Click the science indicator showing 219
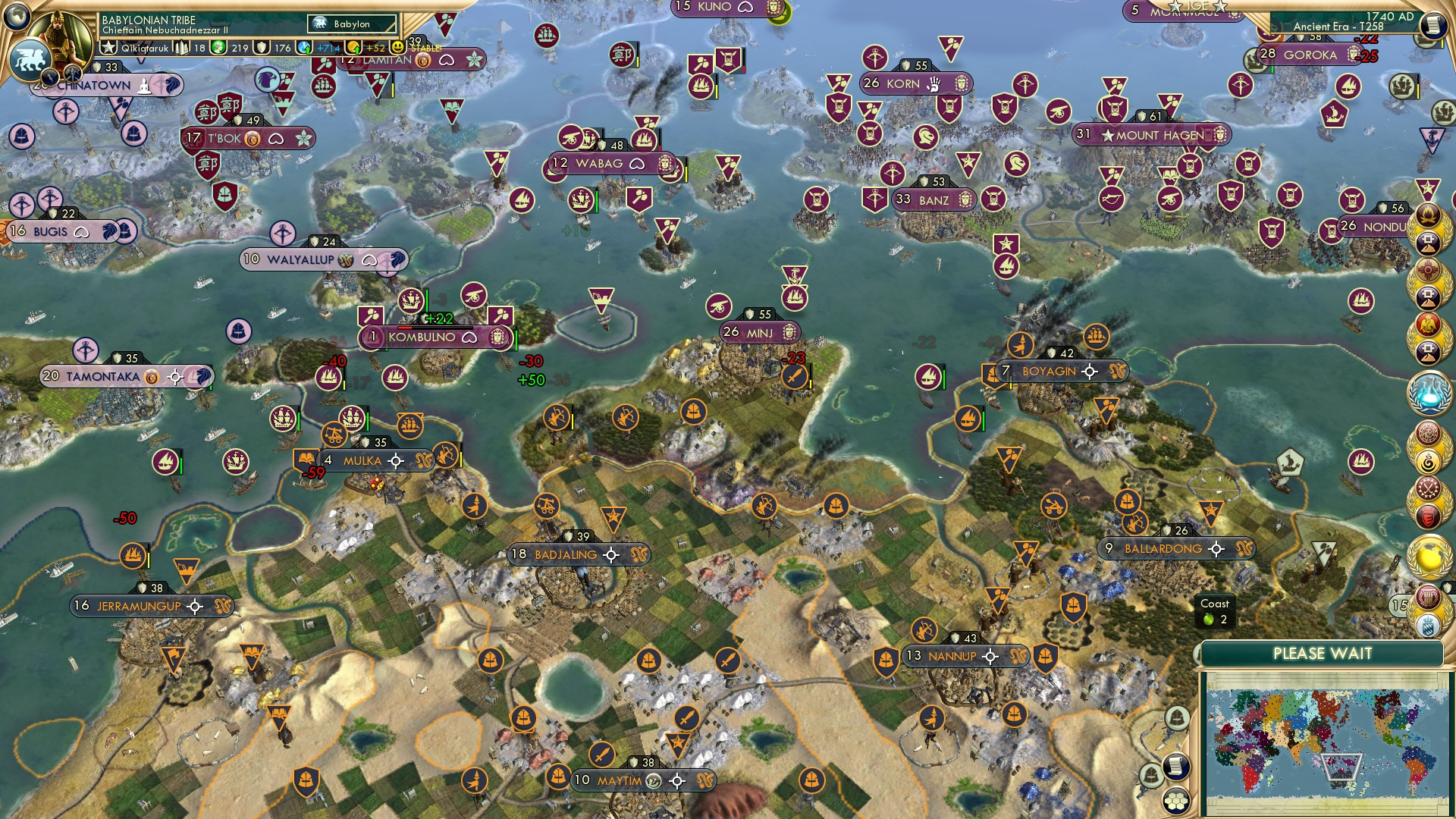Viewport: 1456px width, 819px height. point(219,48)
